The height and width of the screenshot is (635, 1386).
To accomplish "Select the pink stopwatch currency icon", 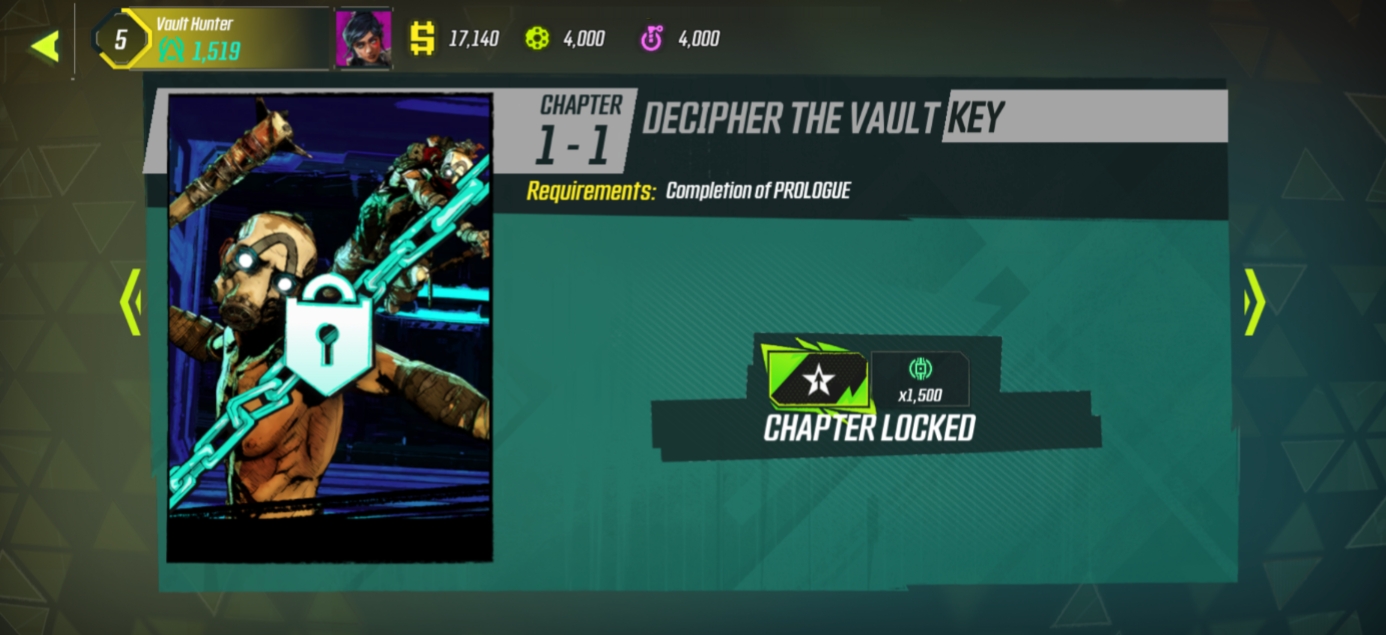I will [x=651, y=39].
